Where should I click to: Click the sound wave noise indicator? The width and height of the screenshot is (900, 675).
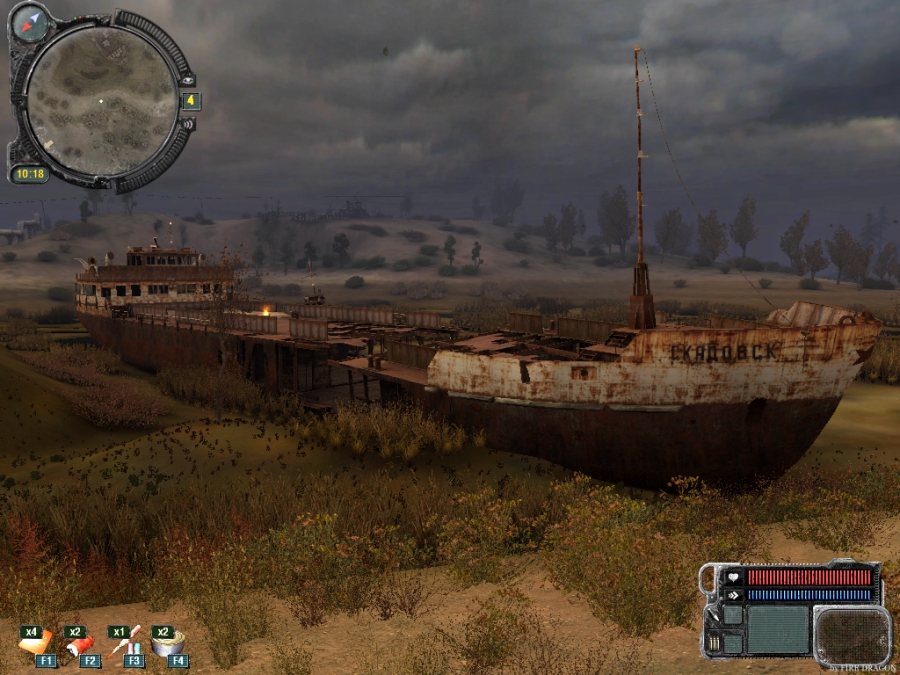coord(187,124)
